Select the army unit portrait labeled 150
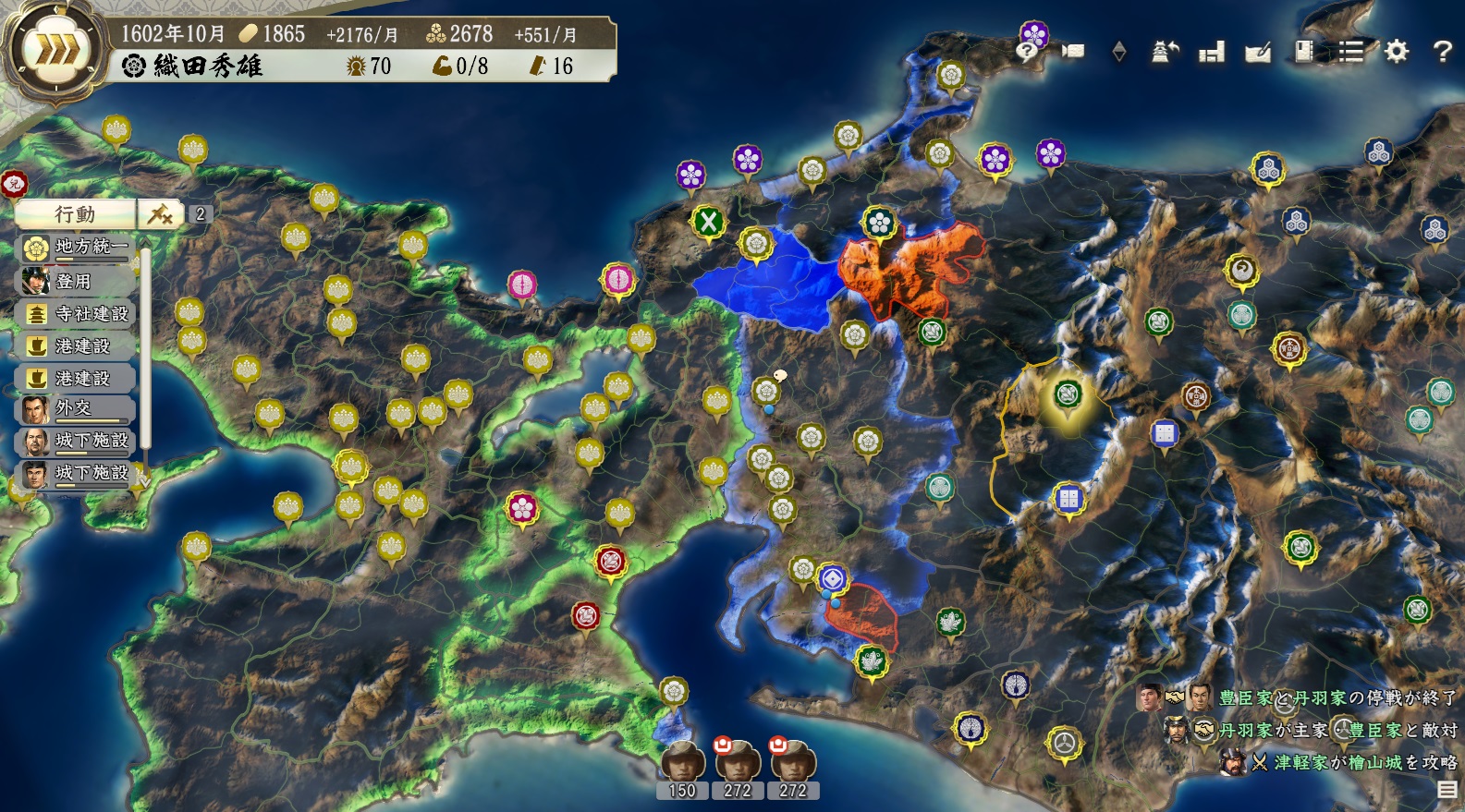This screenshot has width=1465, height=812. click(x=682, y=767)
